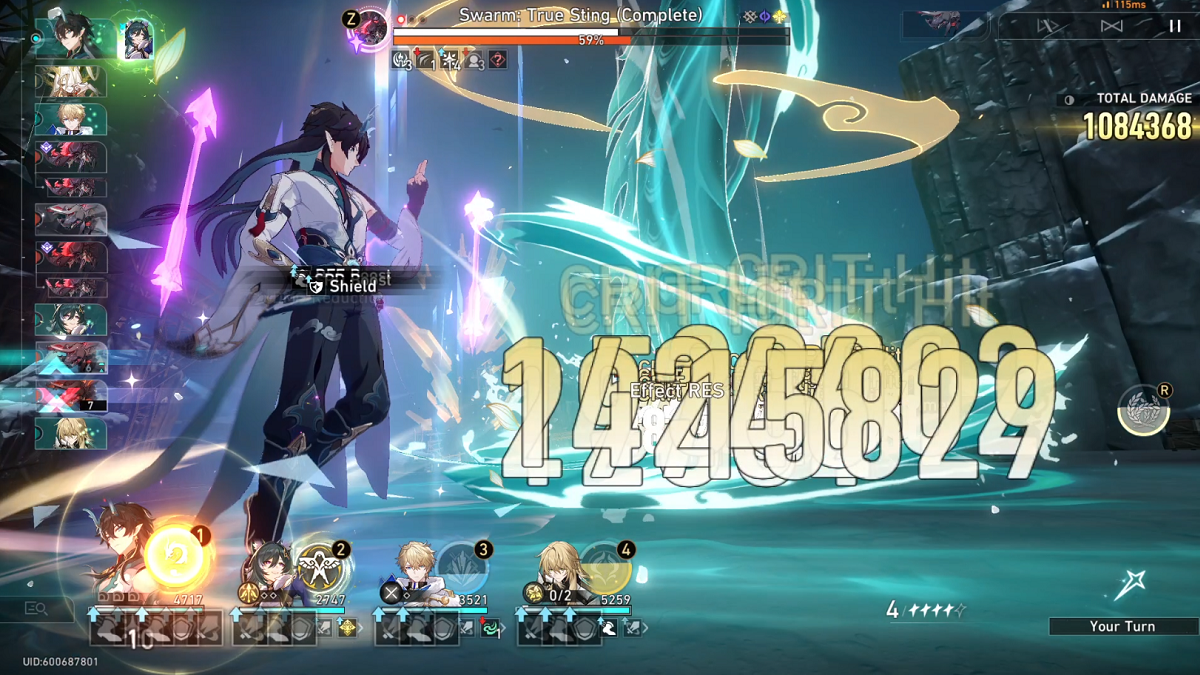Inspect the boss portrait beside Swarm: True Sting
Screen dimensions: 1200x675
372,26
